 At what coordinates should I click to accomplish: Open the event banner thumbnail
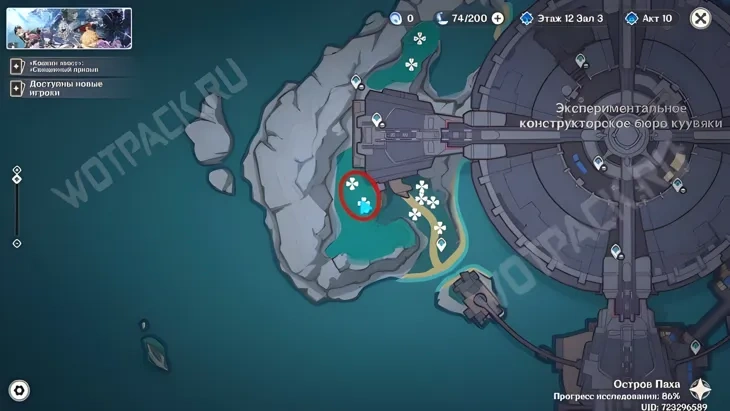[69, 28]
